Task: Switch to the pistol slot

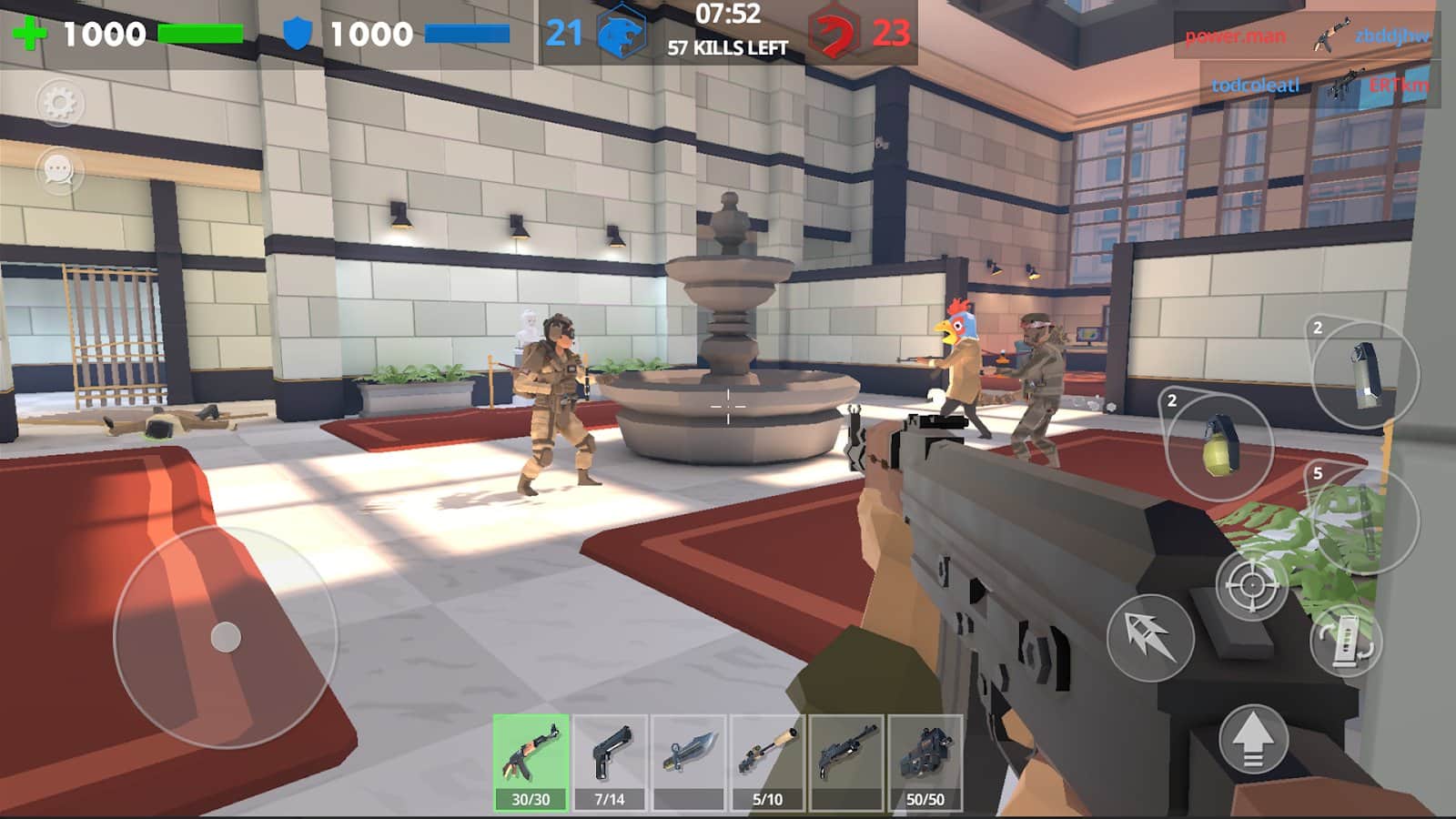Action: pos(610,761)
